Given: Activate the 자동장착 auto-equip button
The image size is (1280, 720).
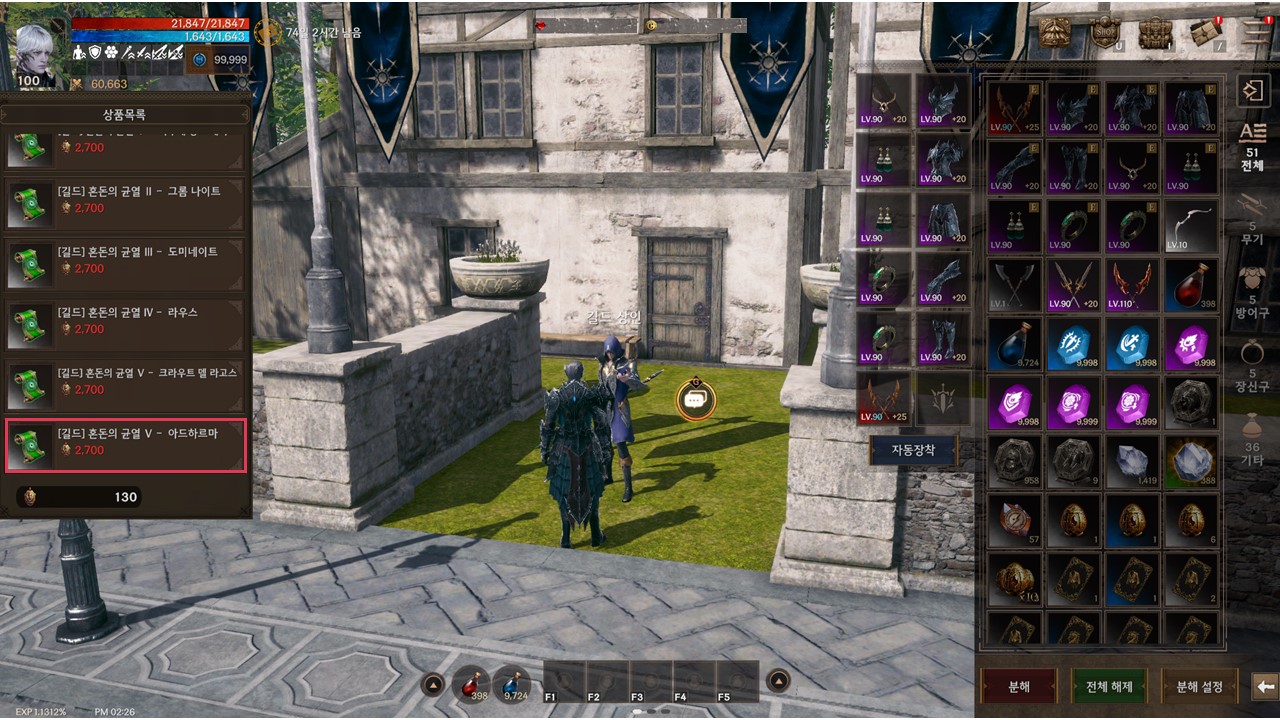Looking at the screenshot, I should pyautogui.click(x=911, y=450).
